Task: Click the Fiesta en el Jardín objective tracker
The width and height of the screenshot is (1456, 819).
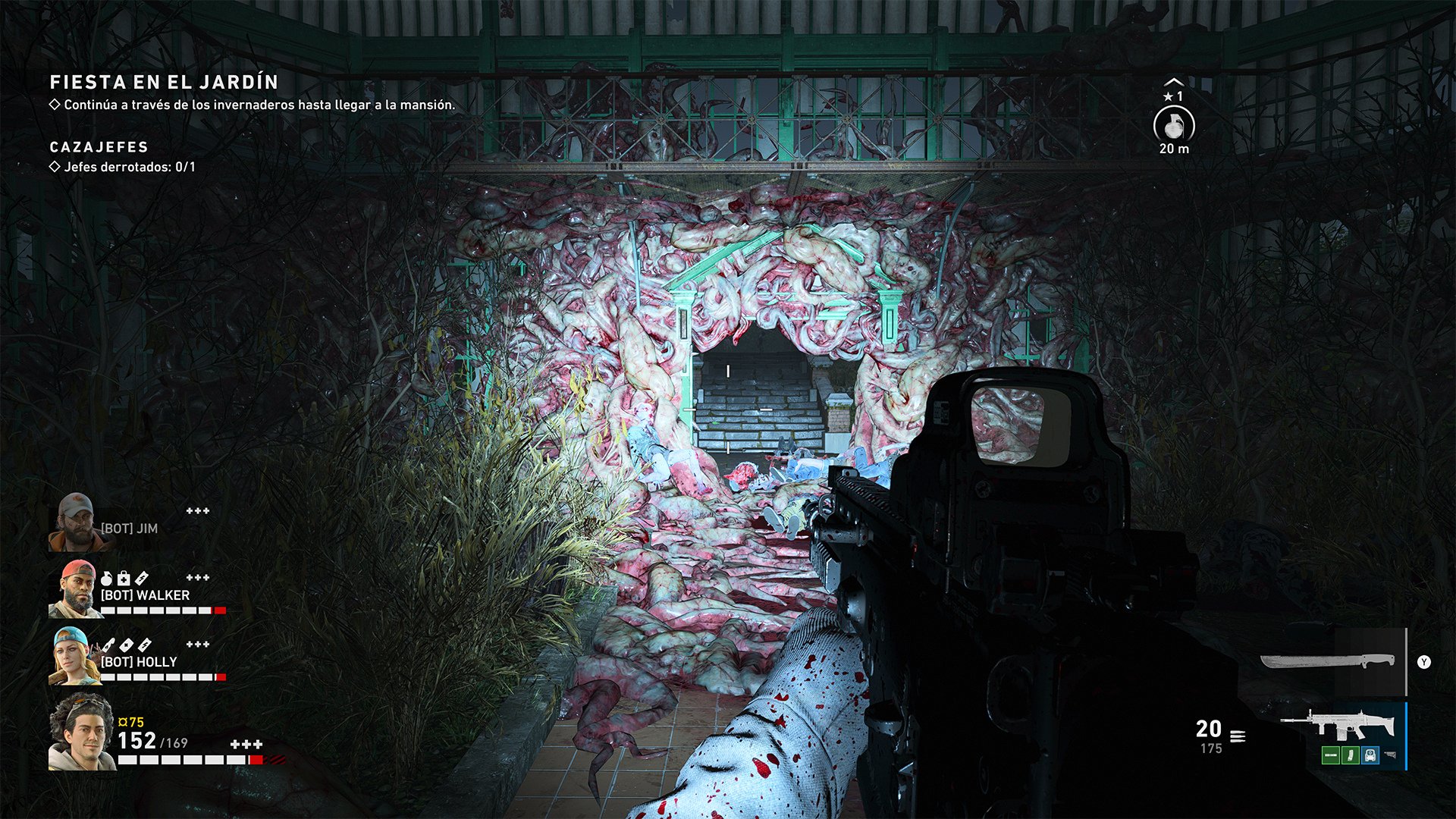Action: coord(164,82)
